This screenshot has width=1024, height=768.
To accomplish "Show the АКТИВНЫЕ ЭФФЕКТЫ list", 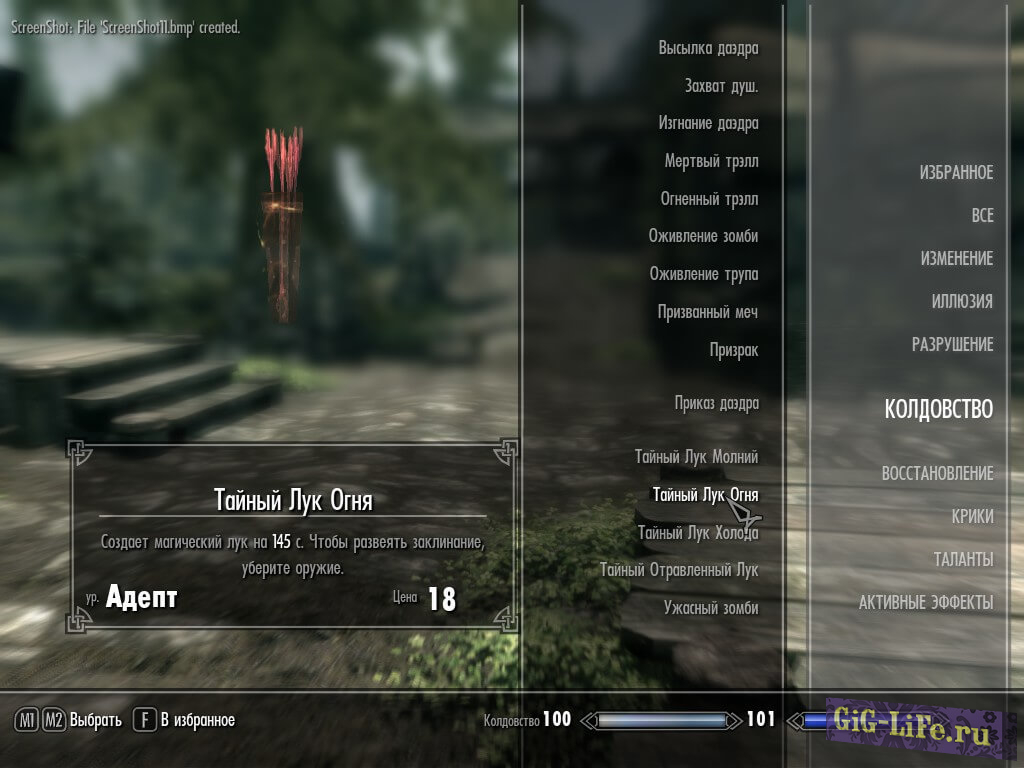I will coord(925,603).
